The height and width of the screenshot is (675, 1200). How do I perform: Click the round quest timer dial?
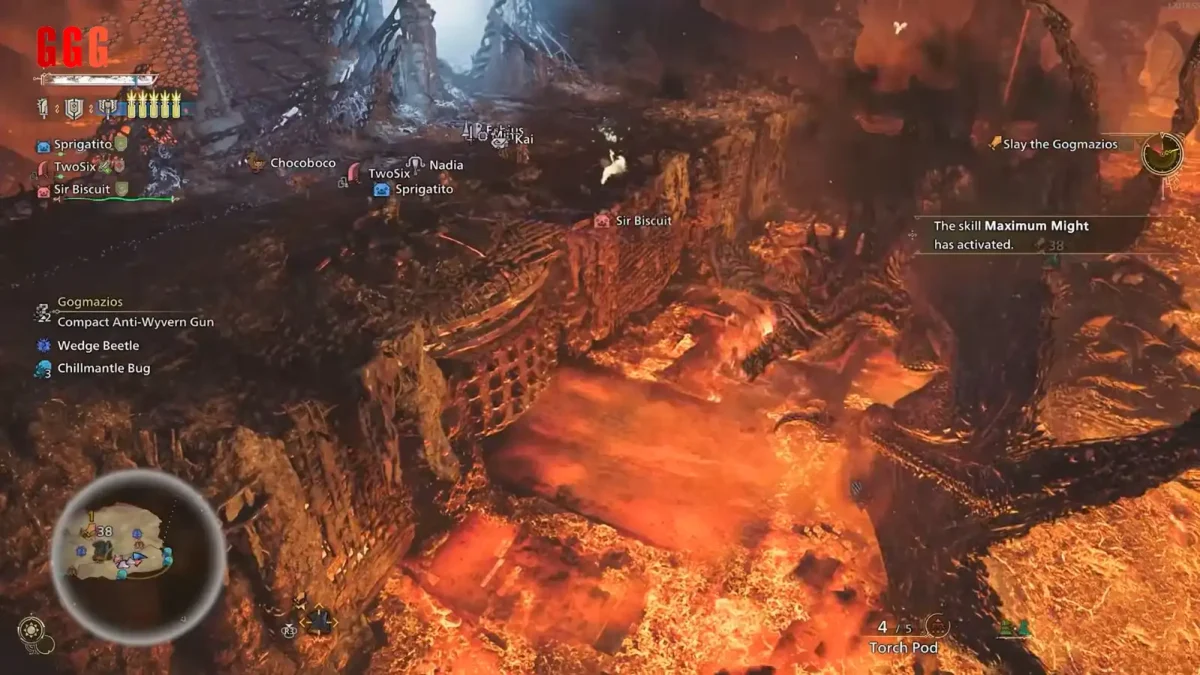tap(1162, 154)
